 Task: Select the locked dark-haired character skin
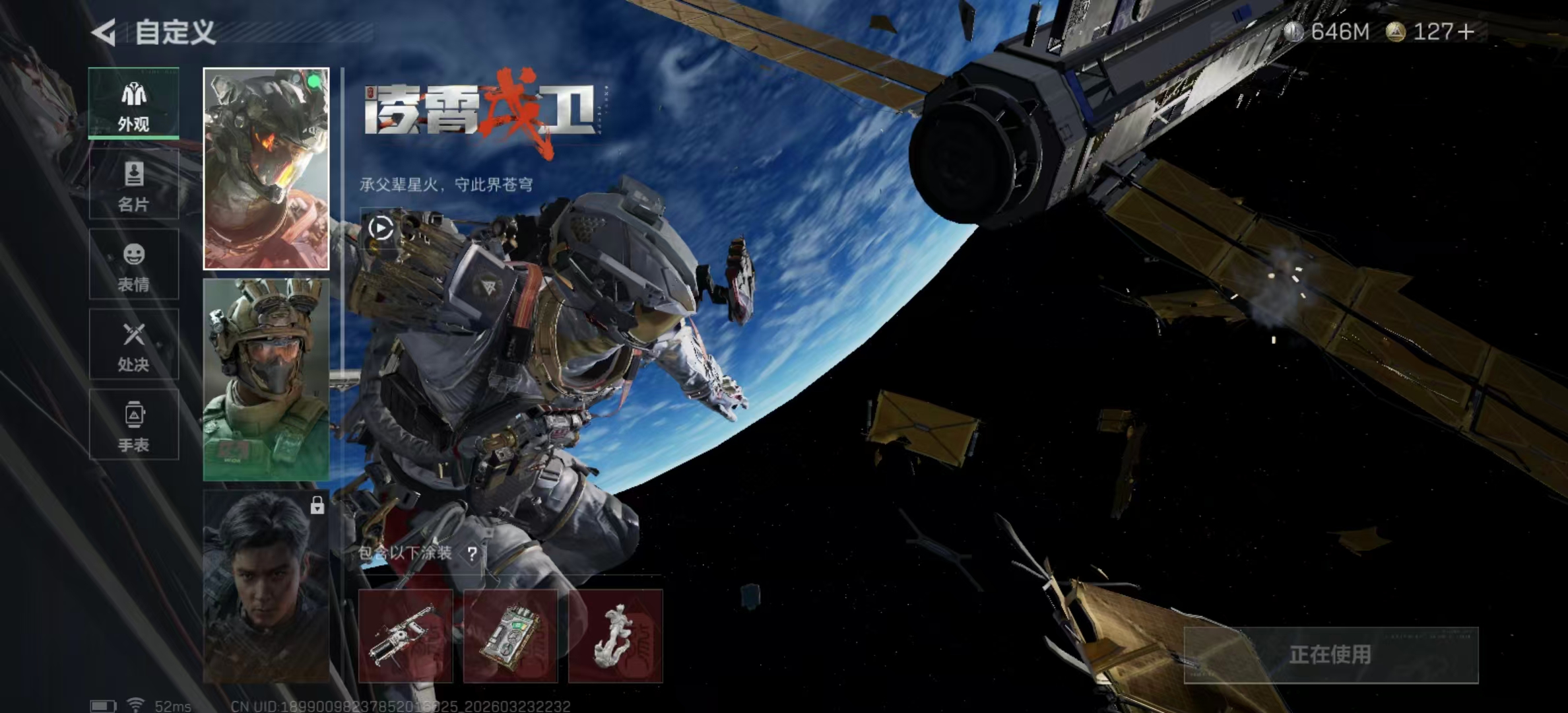click(x=266, y=586)
